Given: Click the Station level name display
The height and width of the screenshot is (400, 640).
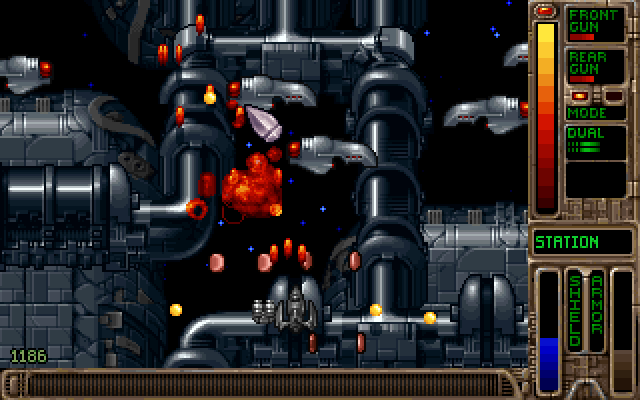Looking at the screenshot, I should pyautogui.click(x=581, y=242).
